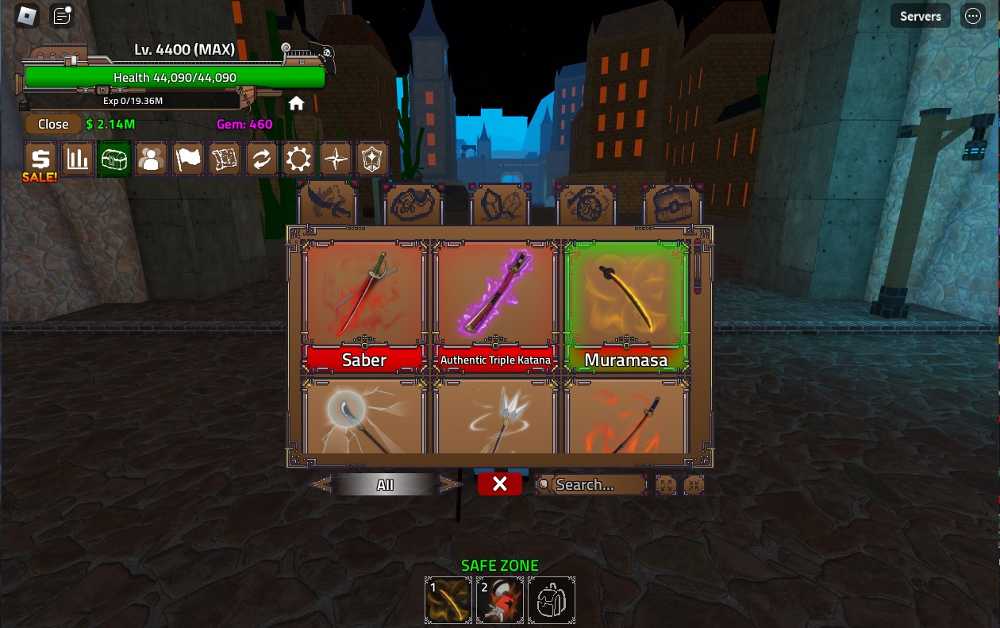The height and width of the screenshot is (628, 1000).
Task: Click the Close button near the money display
Action: pyautogui.click(x=53, y=124)
